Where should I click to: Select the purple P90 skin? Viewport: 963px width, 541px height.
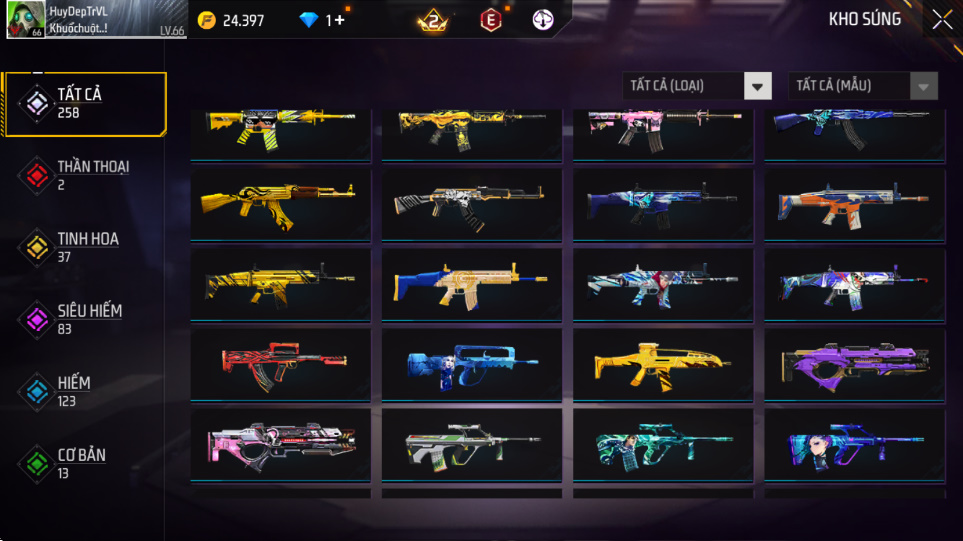pos(854,364)
